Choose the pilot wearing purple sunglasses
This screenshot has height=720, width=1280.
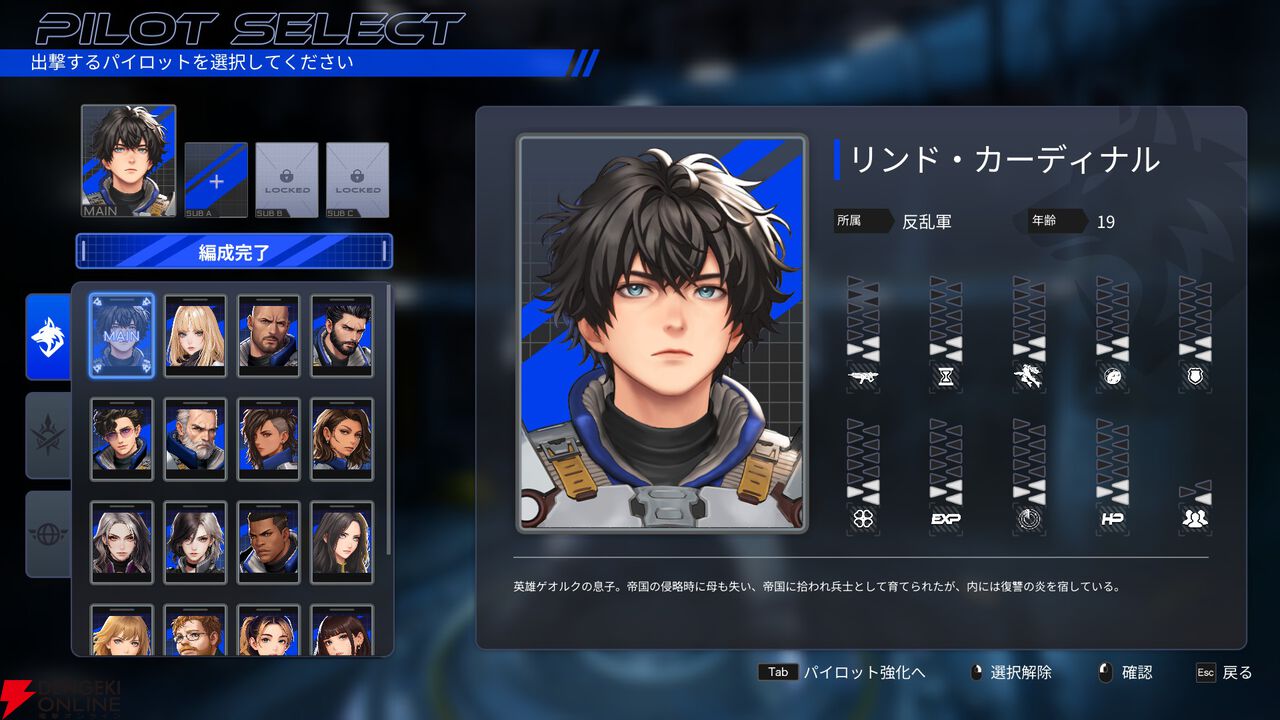point(122,439)
